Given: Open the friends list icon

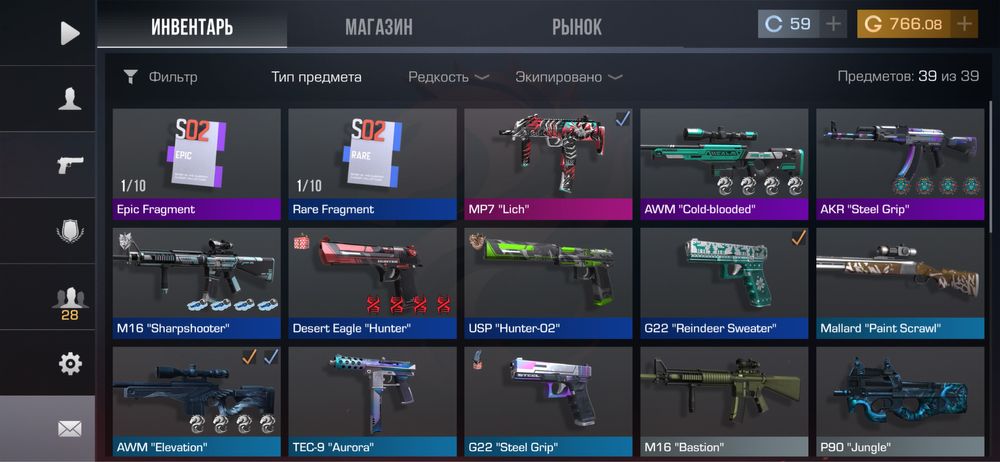Looking at the screenshot, I should click(x=69, y=297).
